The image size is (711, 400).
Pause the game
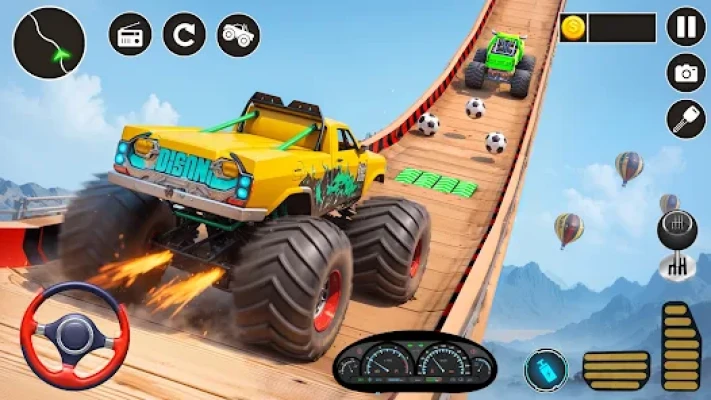(685, 26)
